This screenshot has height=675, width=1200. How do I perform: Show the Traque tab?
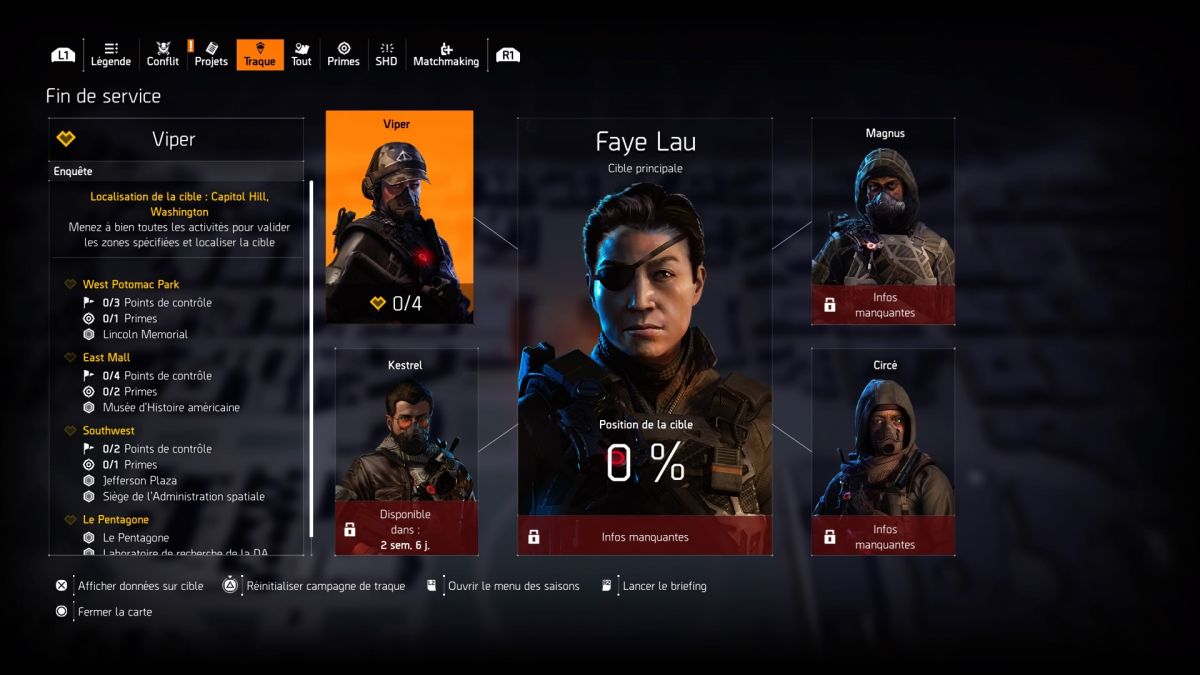tap(259, 54)
